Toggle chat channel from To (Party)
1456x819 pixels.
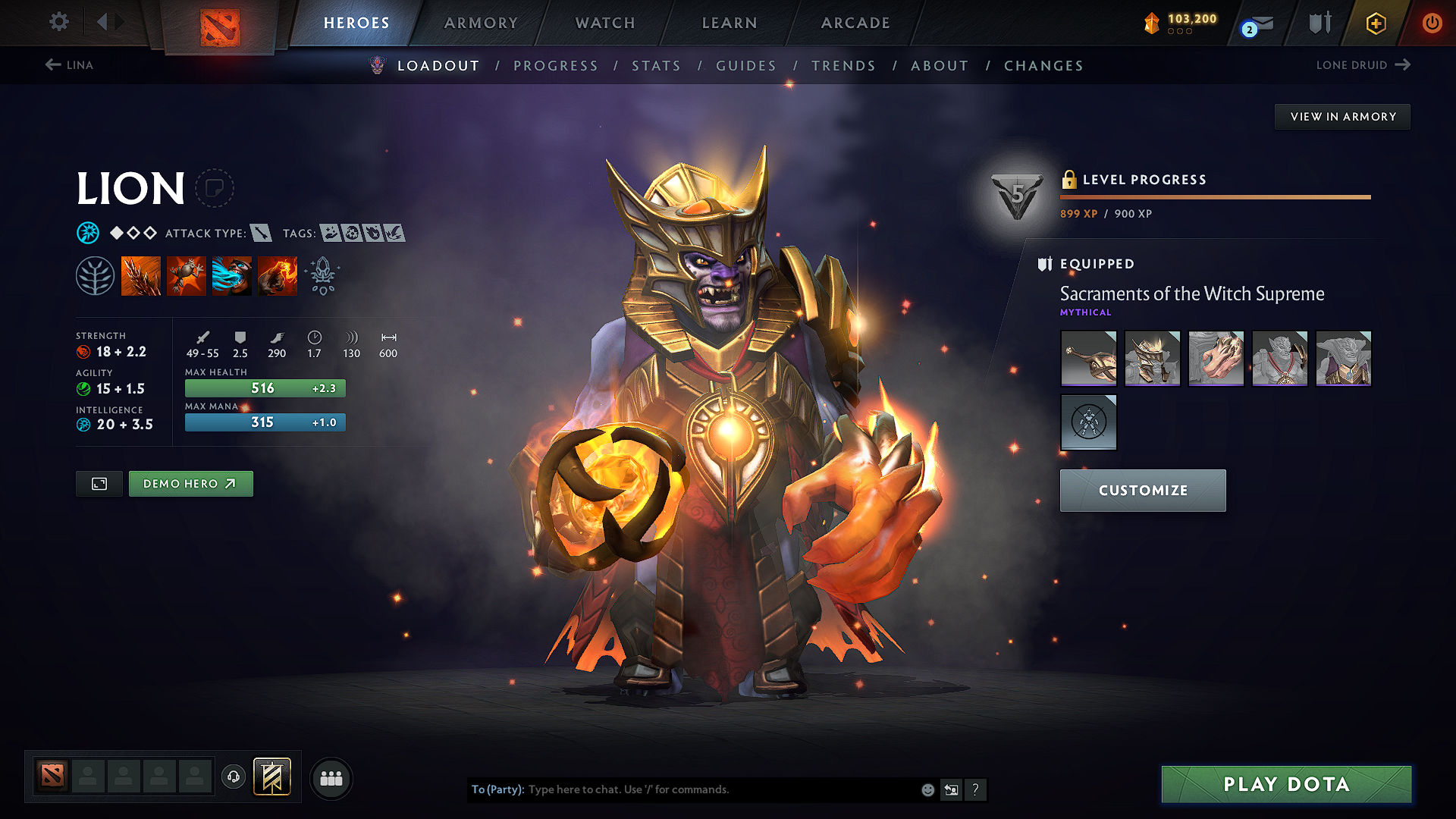pyautogui.click(x=497, y=789)
